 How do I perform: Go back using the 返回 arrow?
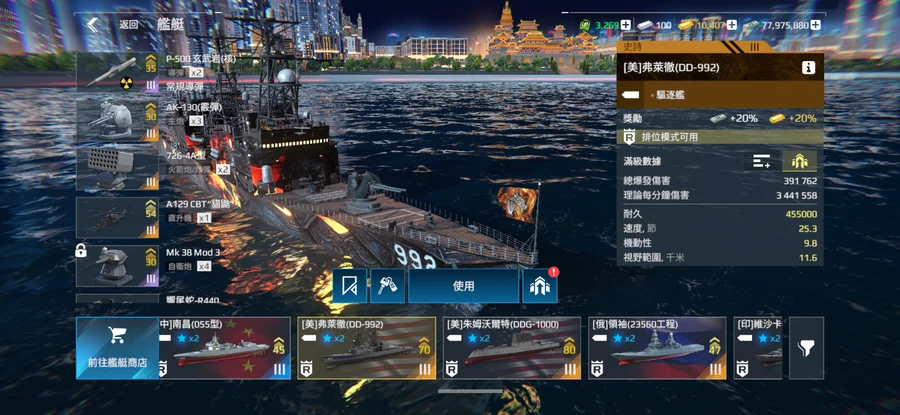point(93,24)
